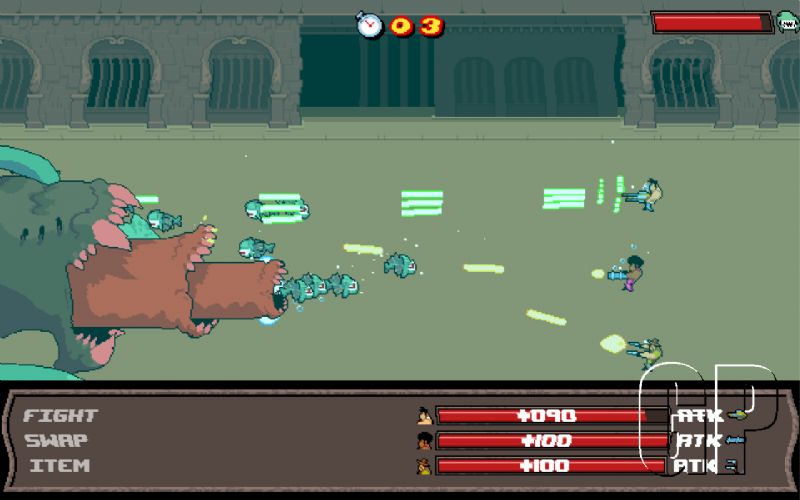This screenshot has height=500, width=800.
Task: Click the boss skull icon beside the enemy bar
Action: (787, 21)
